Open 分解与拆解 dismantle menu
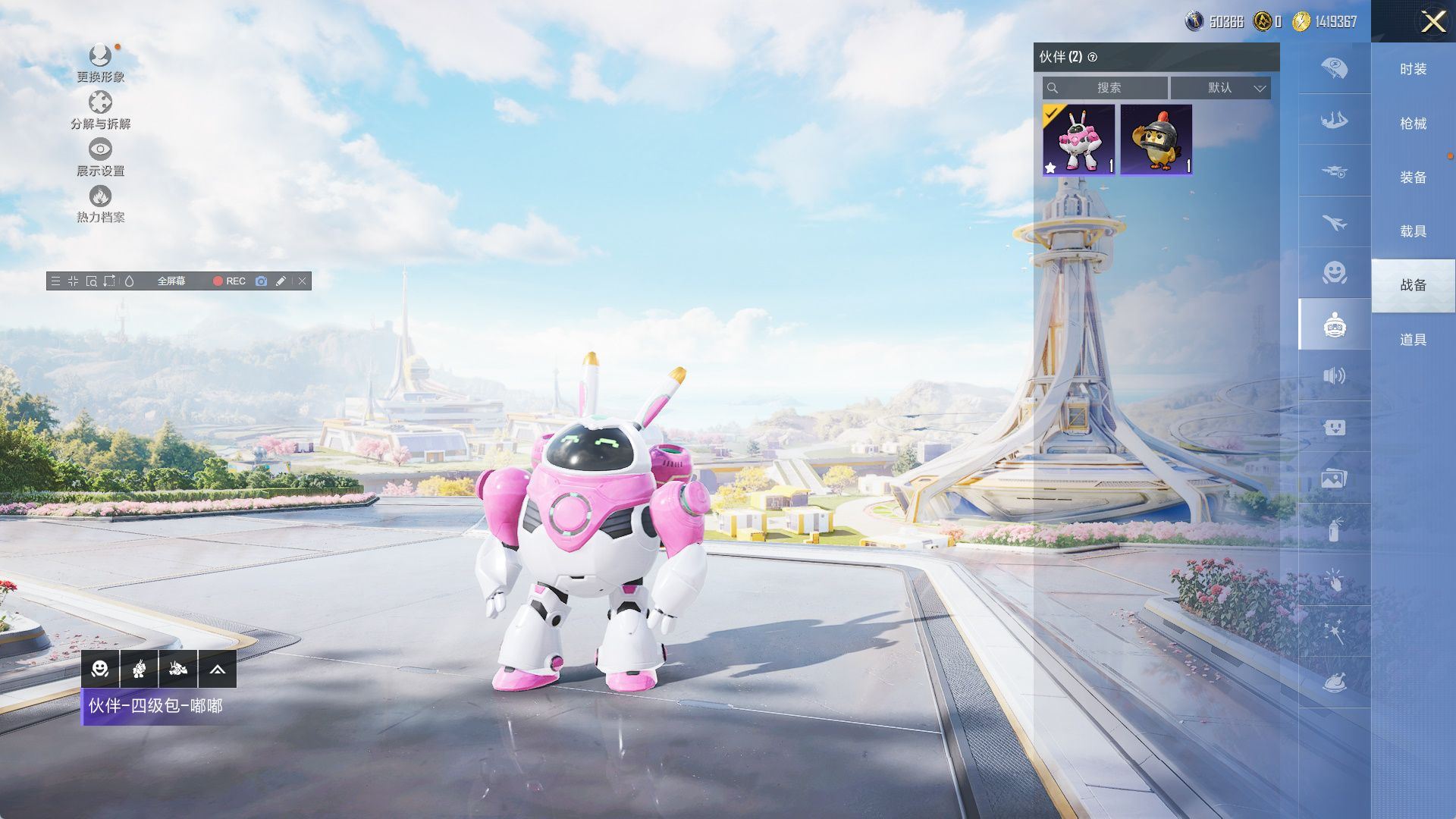The width and height of the screenshot is (1456, 819). (100, 110)
